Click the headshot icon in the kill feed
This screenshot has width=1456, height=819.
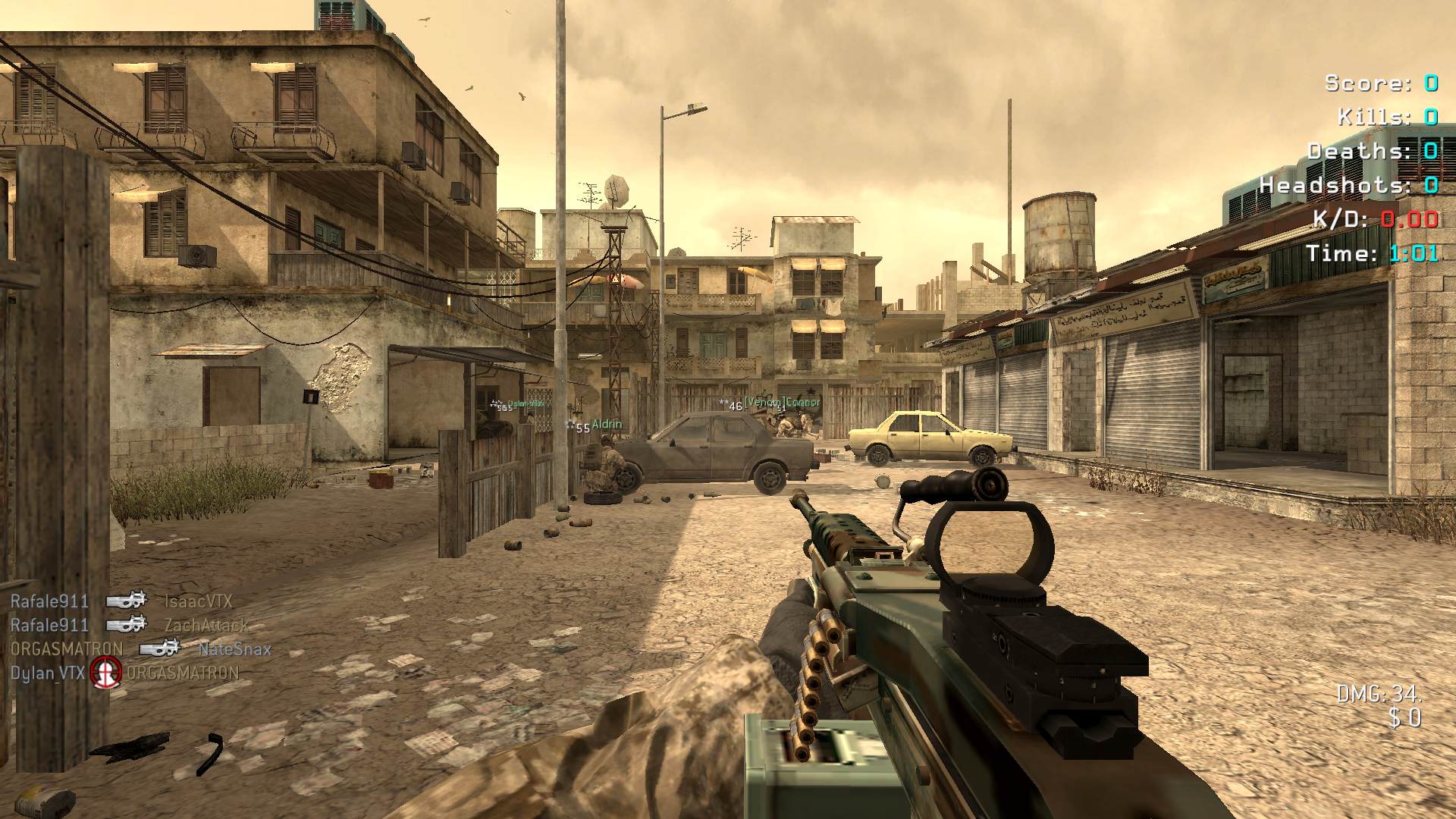pos(106,672)
